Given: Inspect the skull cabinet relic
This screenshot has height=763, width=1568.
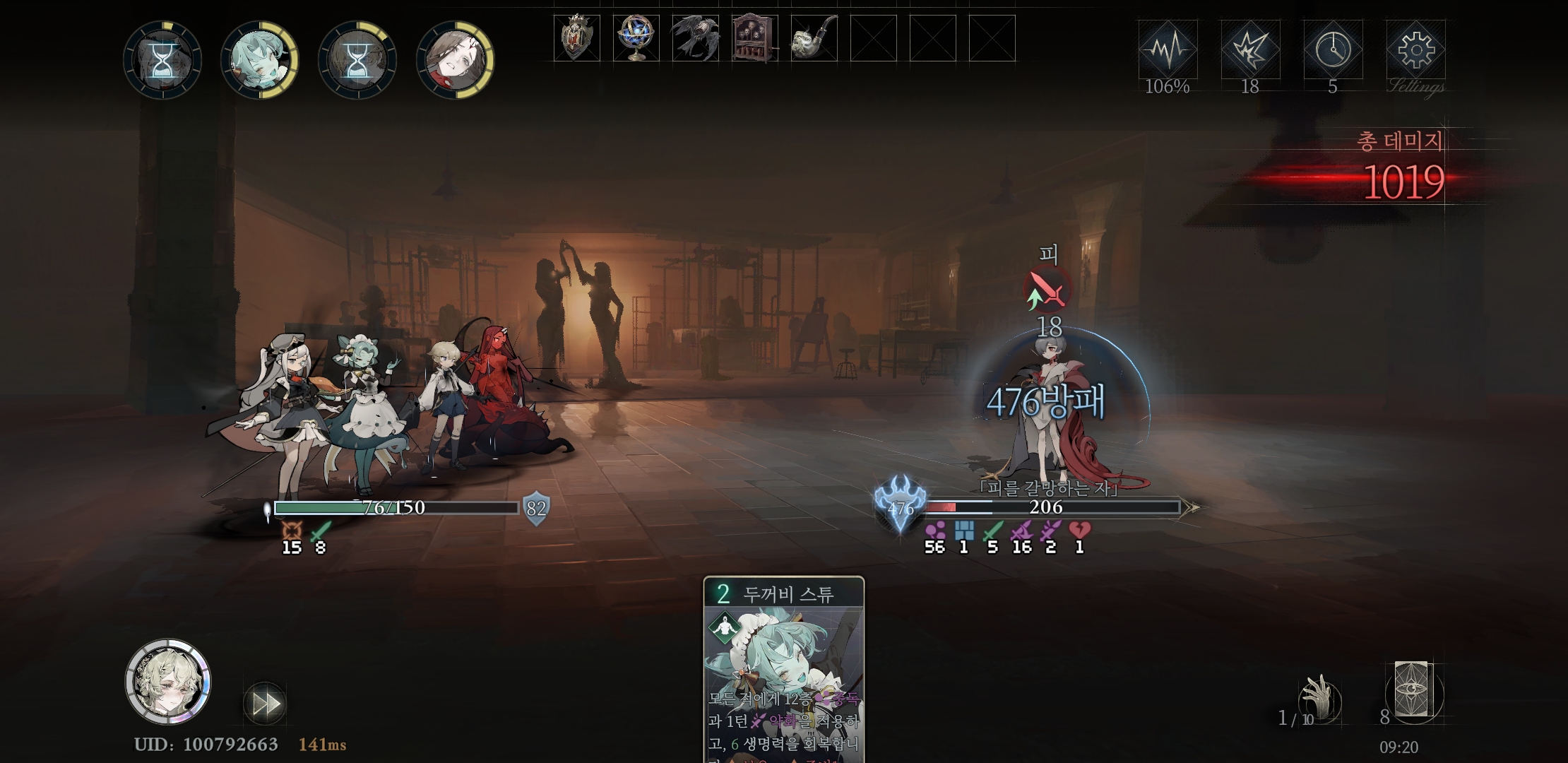Looking at the screenshot, I should pyautogui.click(x=754, y=38).
